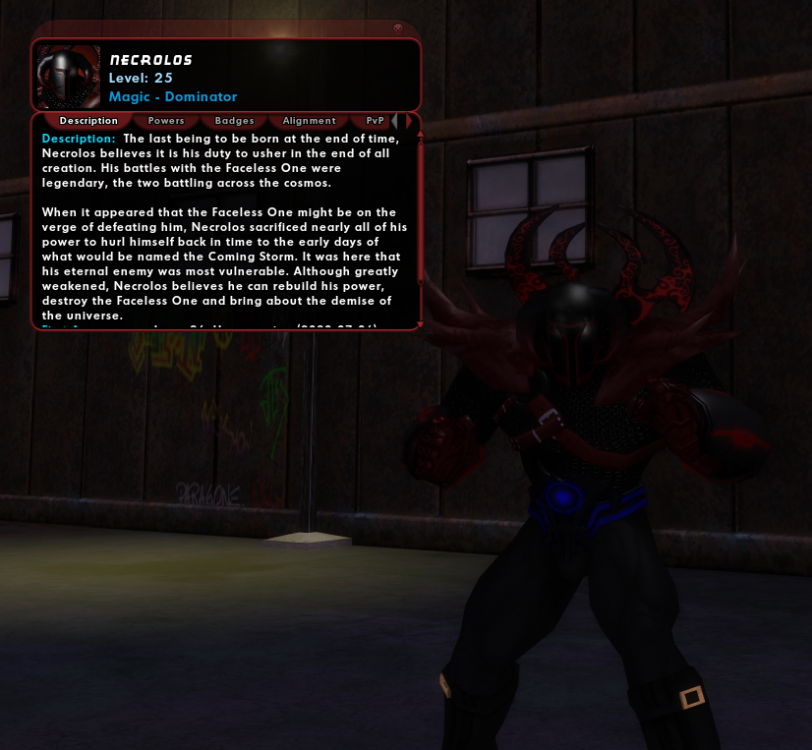Click the tab strip's right scroll arrow

408,121
